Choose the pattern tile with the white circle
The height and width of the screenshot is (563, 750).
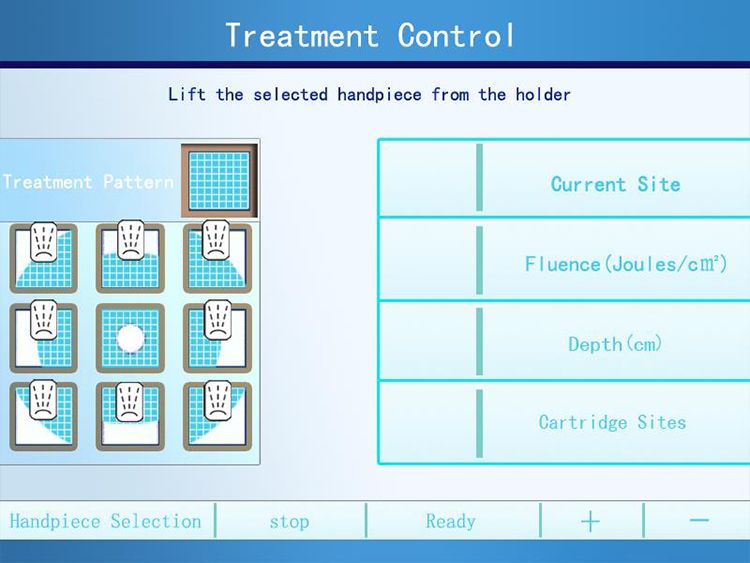click(x=130, y=338)
